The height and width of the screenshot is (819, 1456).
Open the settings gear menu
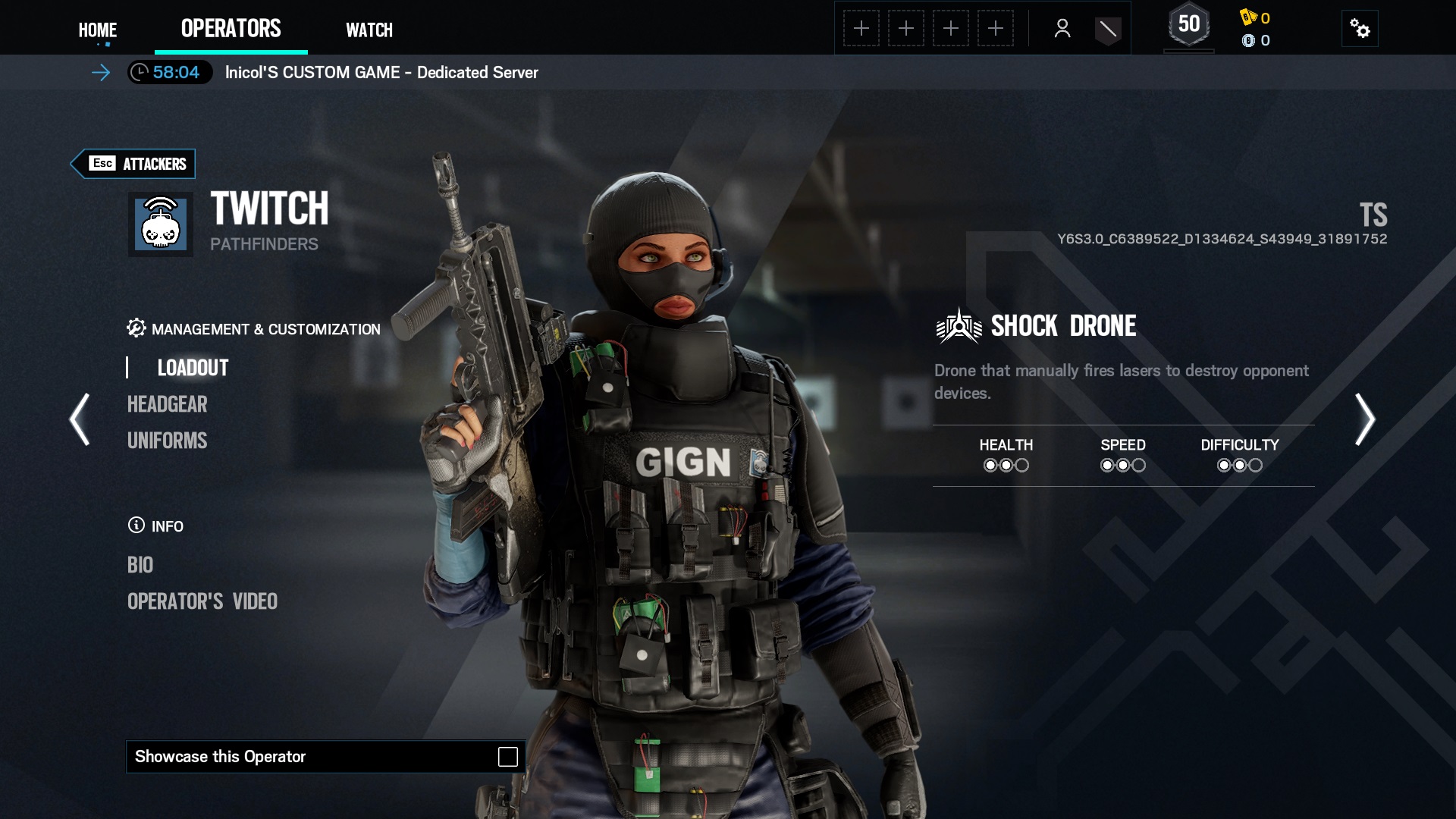coord(1360,29)
